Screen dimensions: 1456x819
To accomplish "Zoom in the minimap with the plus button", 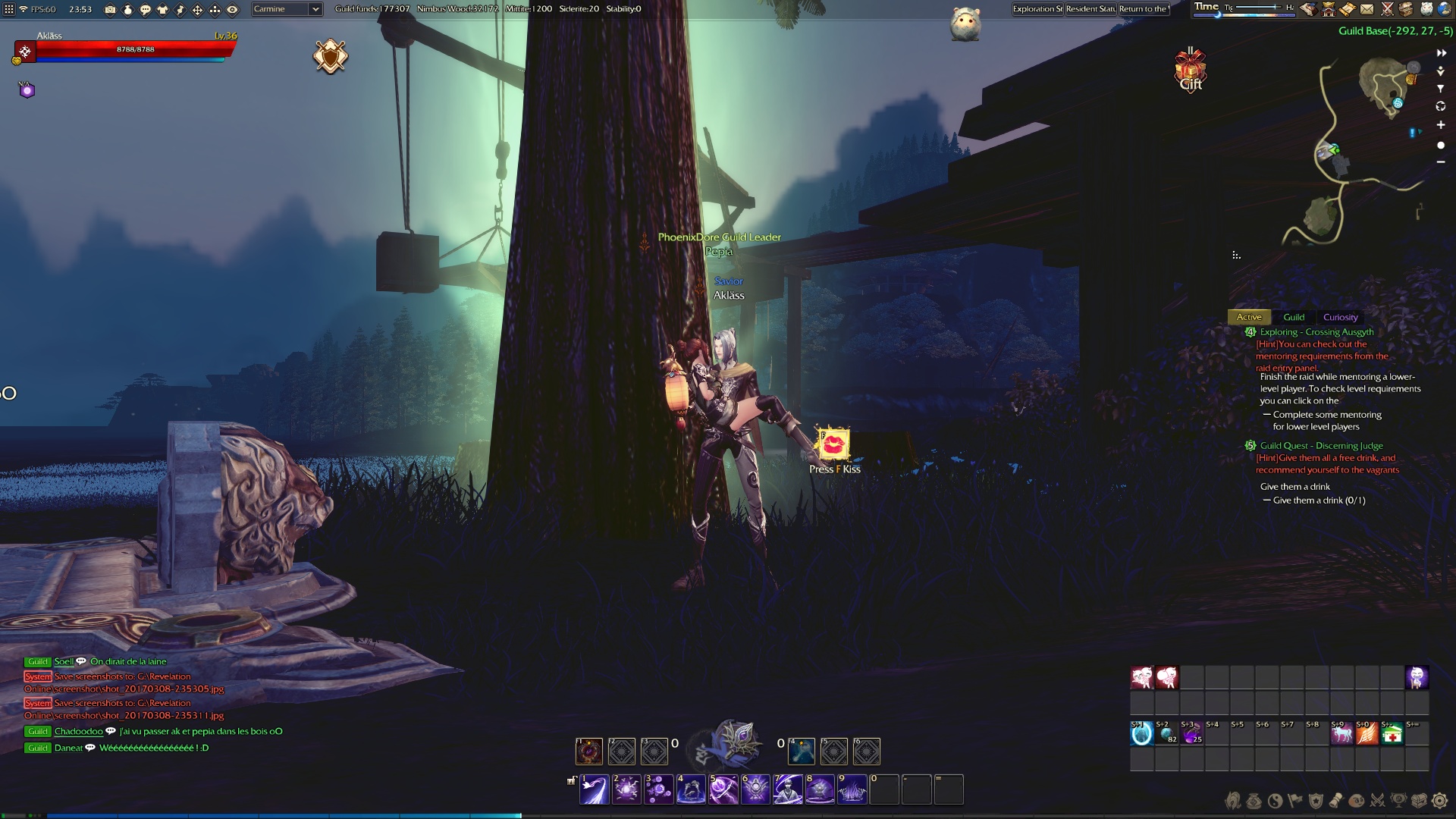I will [x=1441, y=125].
